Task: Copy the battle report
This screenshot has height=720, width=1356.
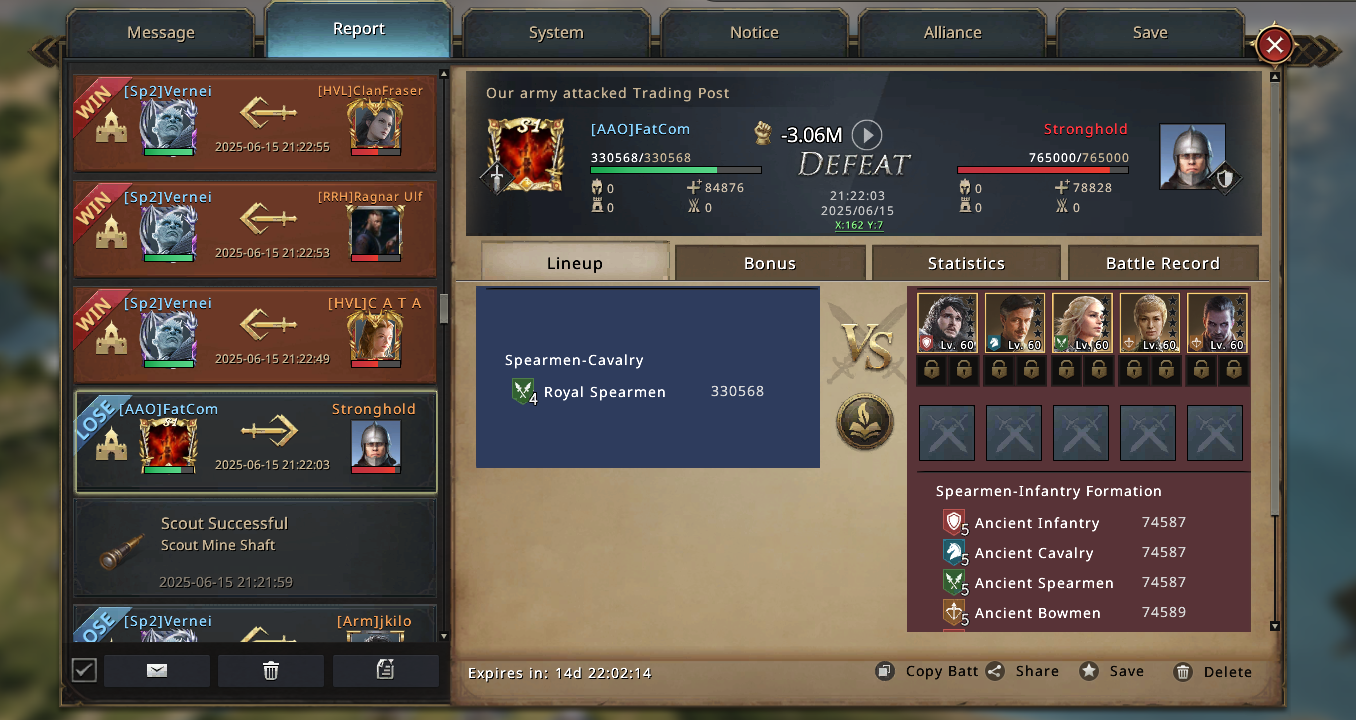Action: 928,672
